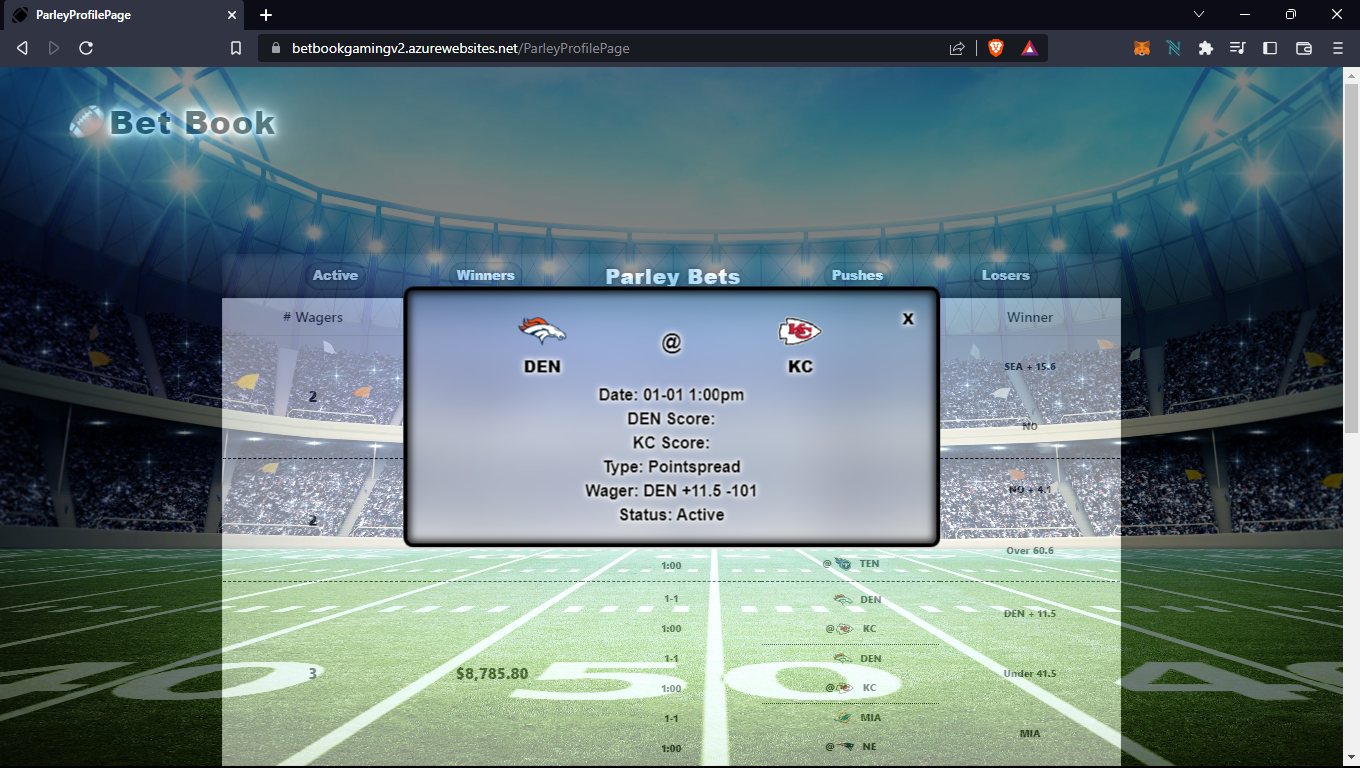Click the Brave Shields icon
This screenshot has height=768, width=1360.
[x=995, y=47]
